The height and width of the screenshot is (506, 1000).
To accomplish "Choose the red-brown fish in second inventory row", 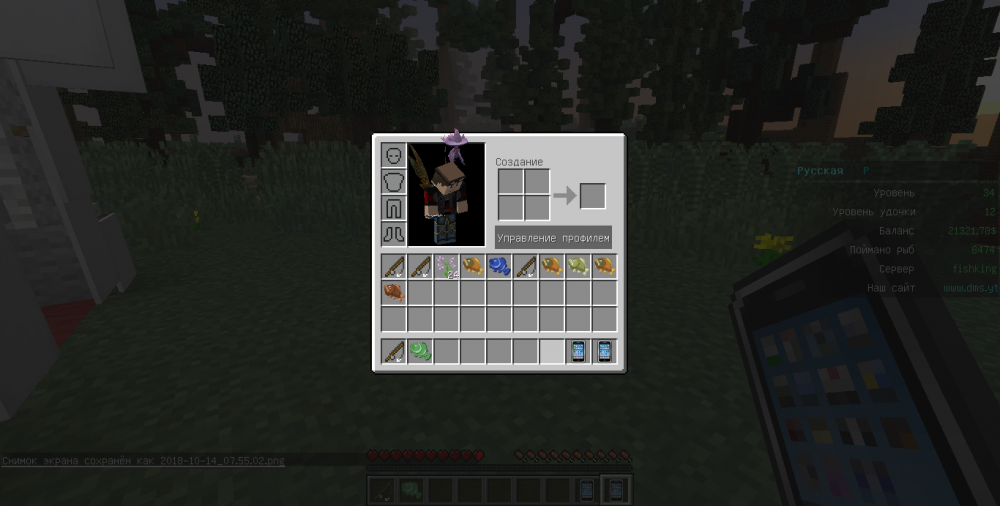I will [393, 292].
